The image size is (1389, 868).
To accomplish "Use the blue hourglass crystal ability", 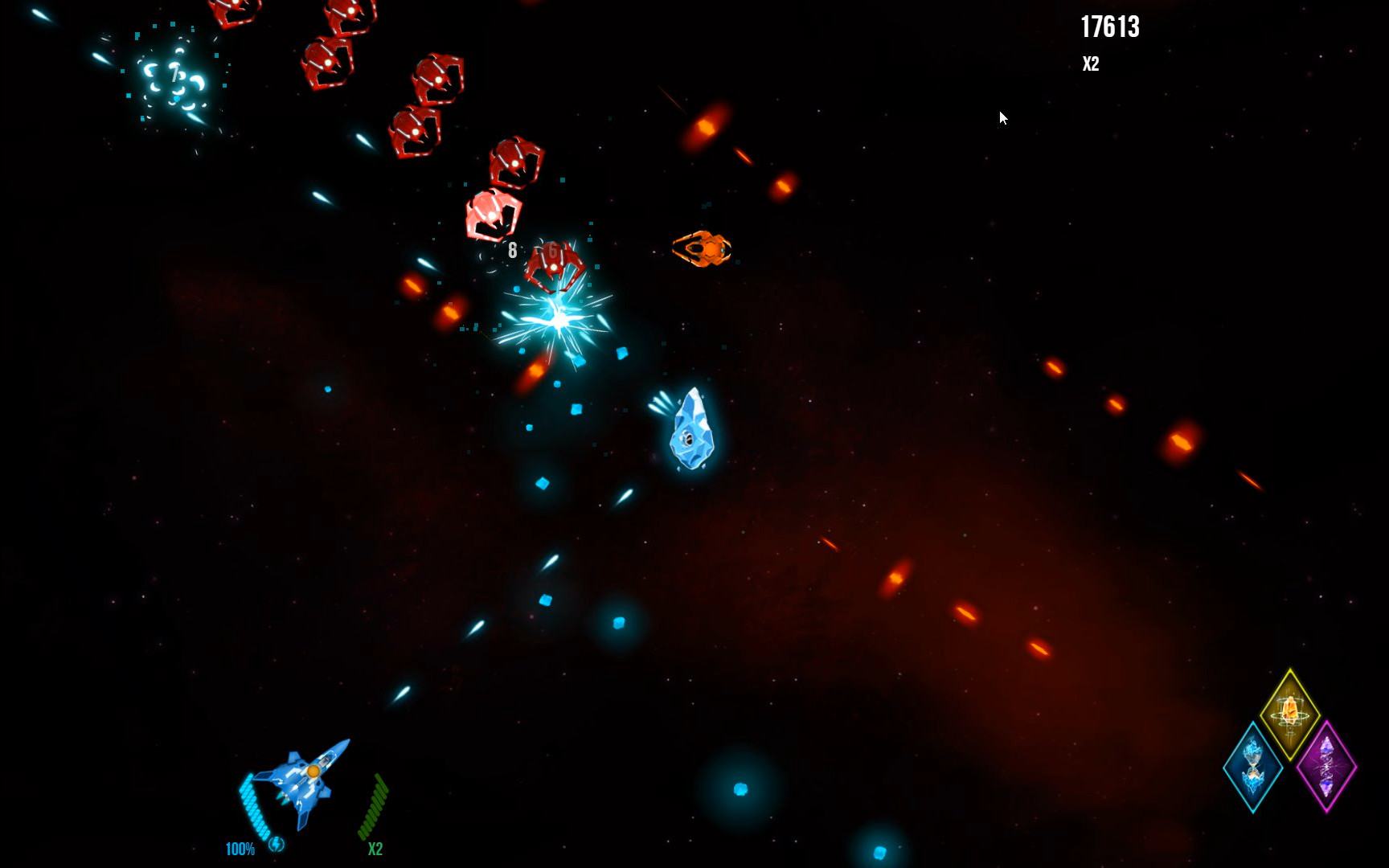I will tap(1252, 767).
